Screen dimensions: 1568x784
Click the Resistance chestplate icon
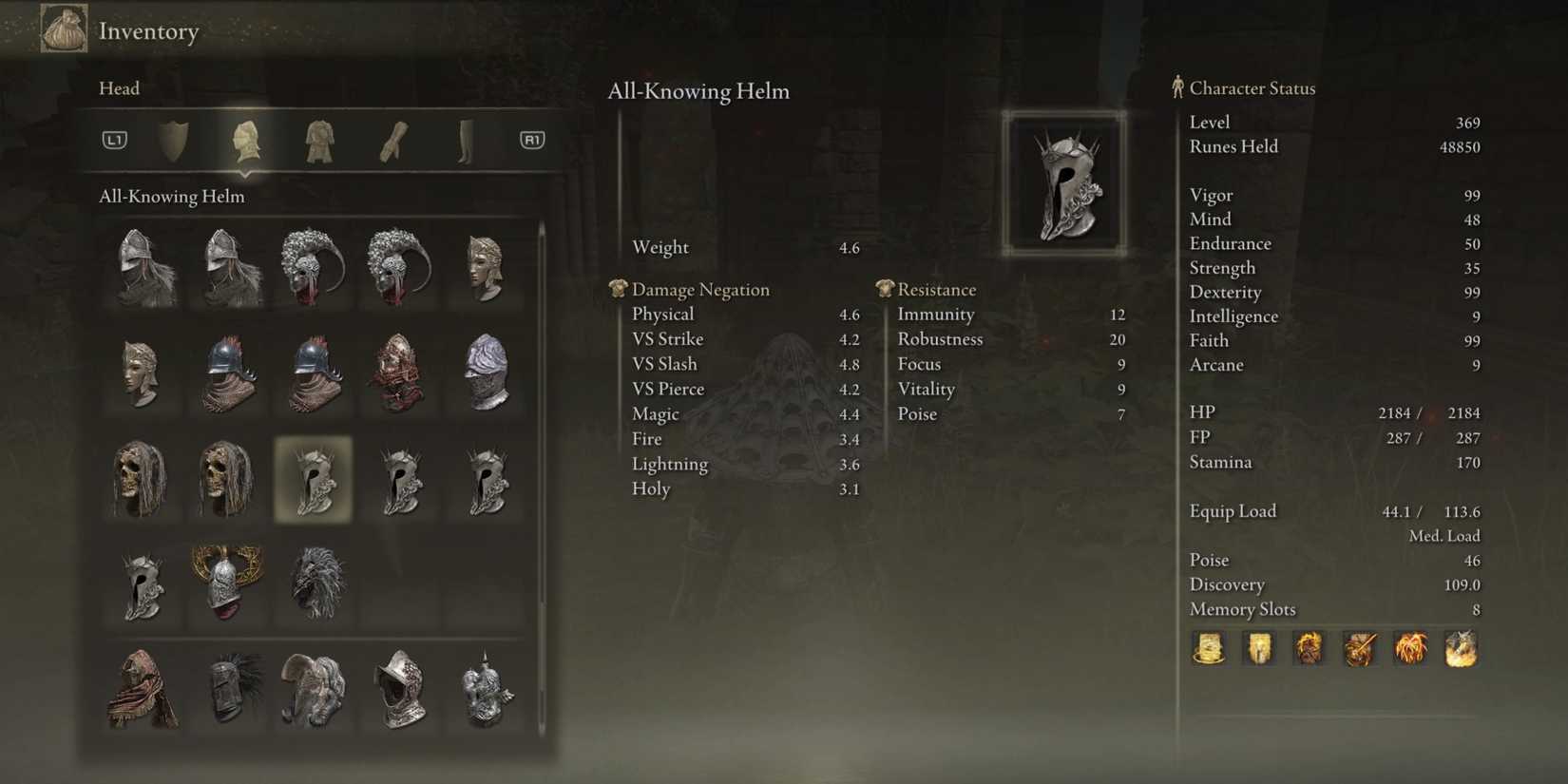[x=887, y=288]
